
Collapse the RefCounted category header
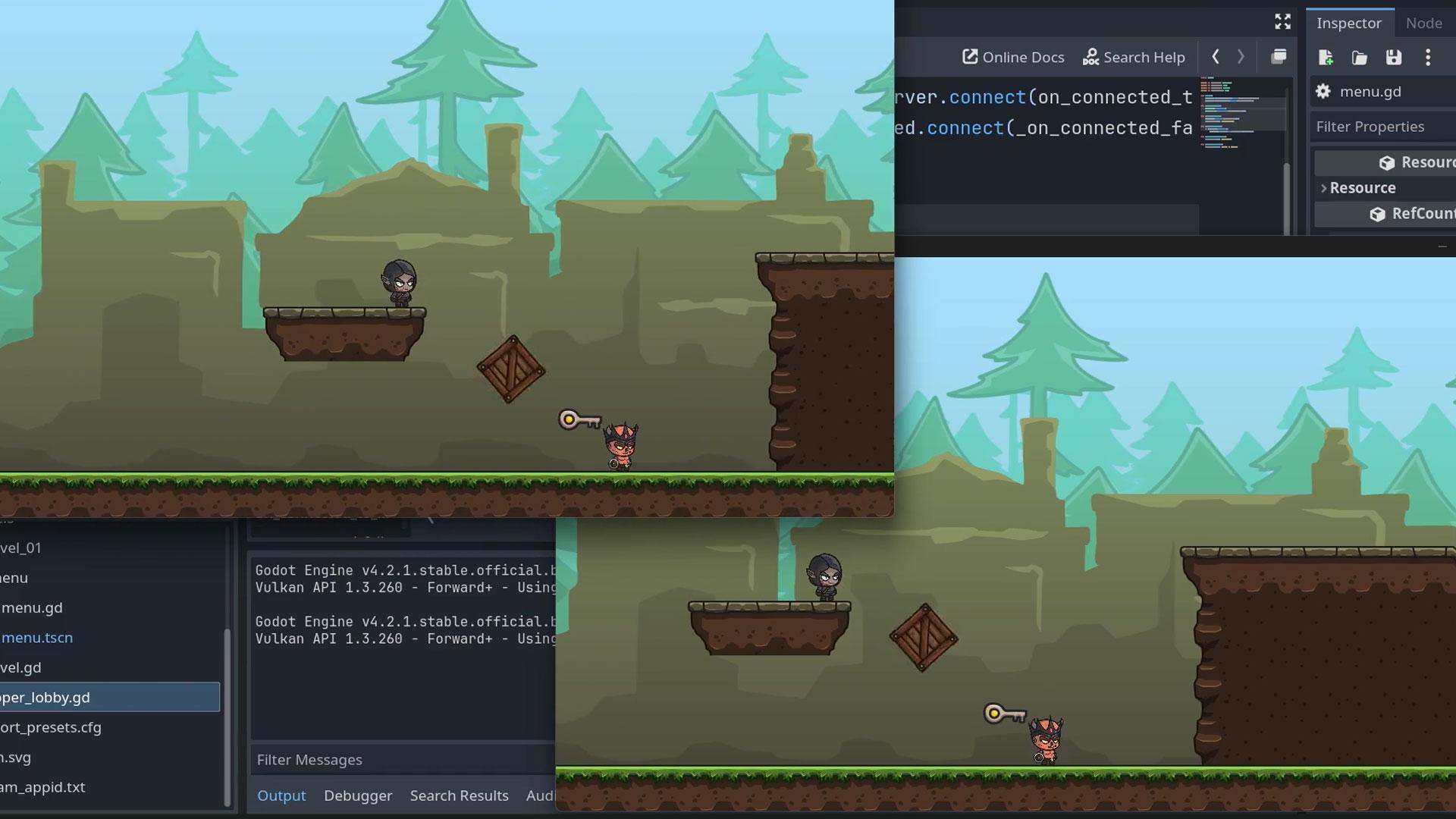[1410, 214]
